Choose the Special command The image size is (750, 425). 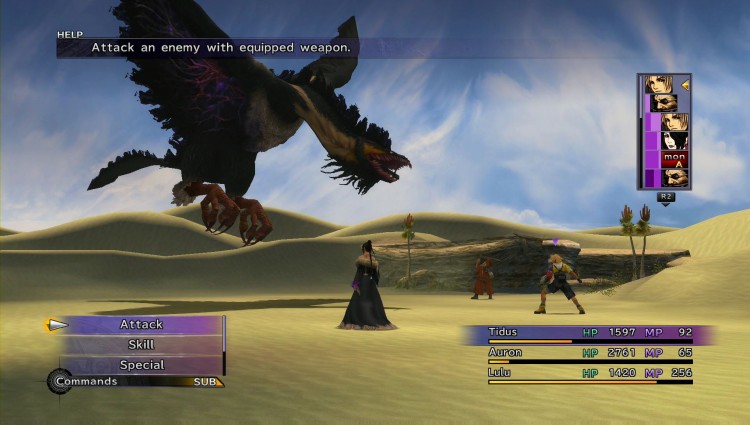point(141,365)
